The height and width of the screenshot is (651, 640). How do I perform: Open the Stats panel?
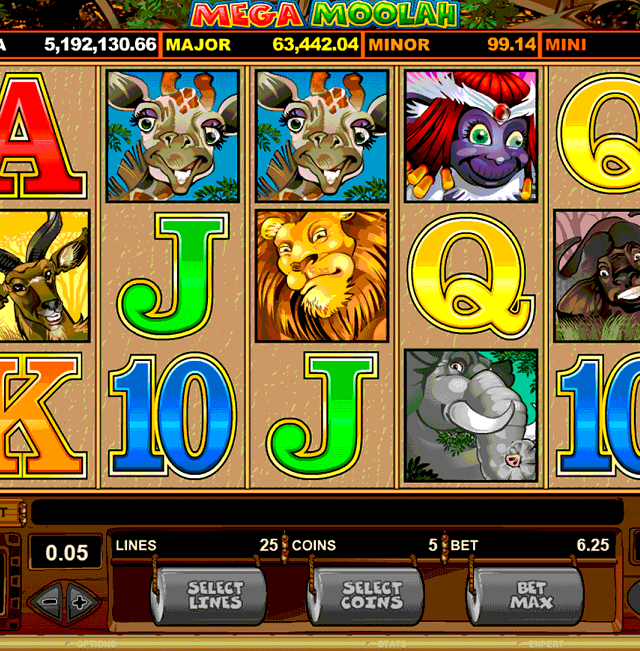(391, 645)
